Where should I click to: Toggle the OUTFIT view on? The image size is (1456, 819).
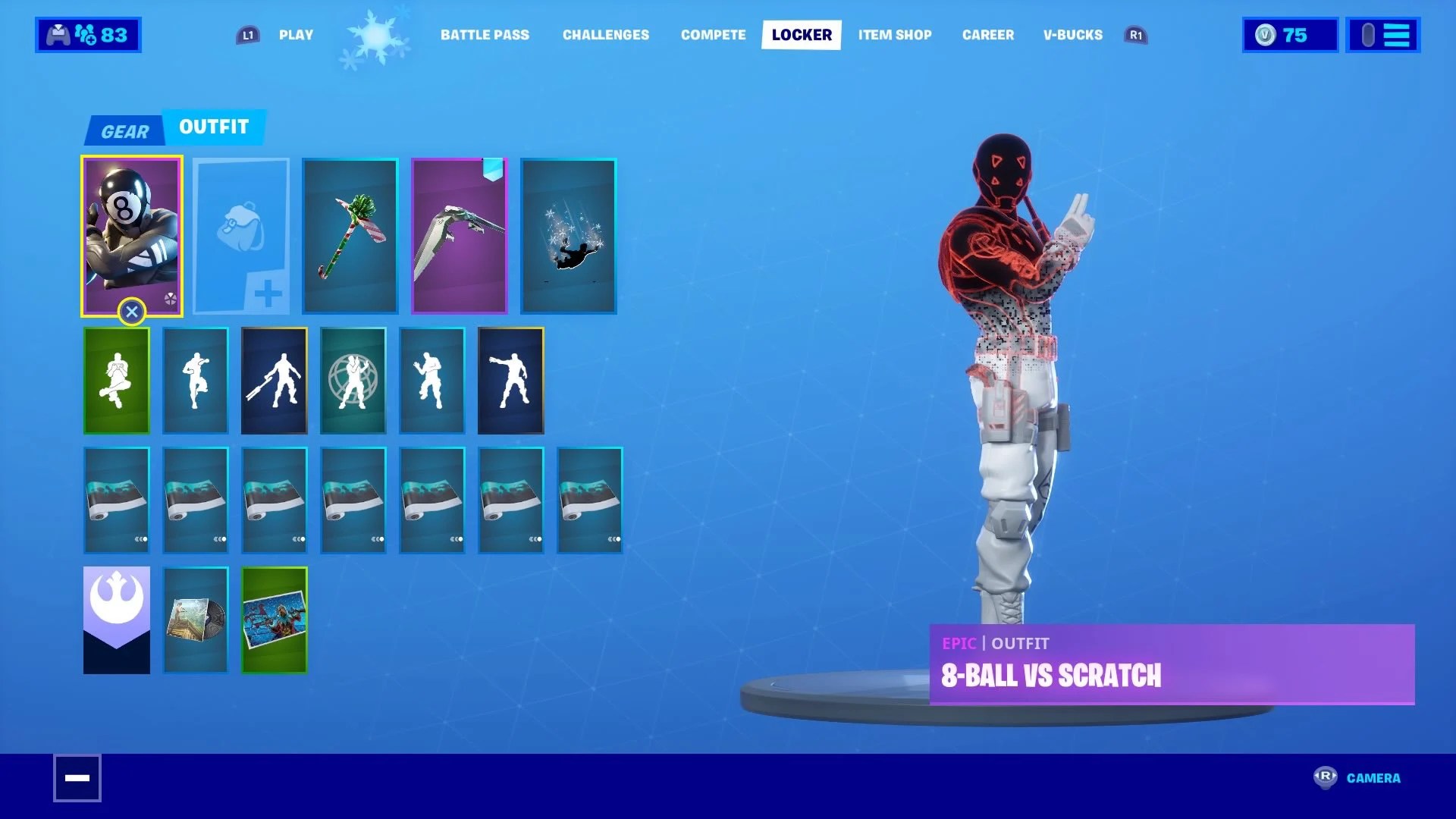(214, 127)
